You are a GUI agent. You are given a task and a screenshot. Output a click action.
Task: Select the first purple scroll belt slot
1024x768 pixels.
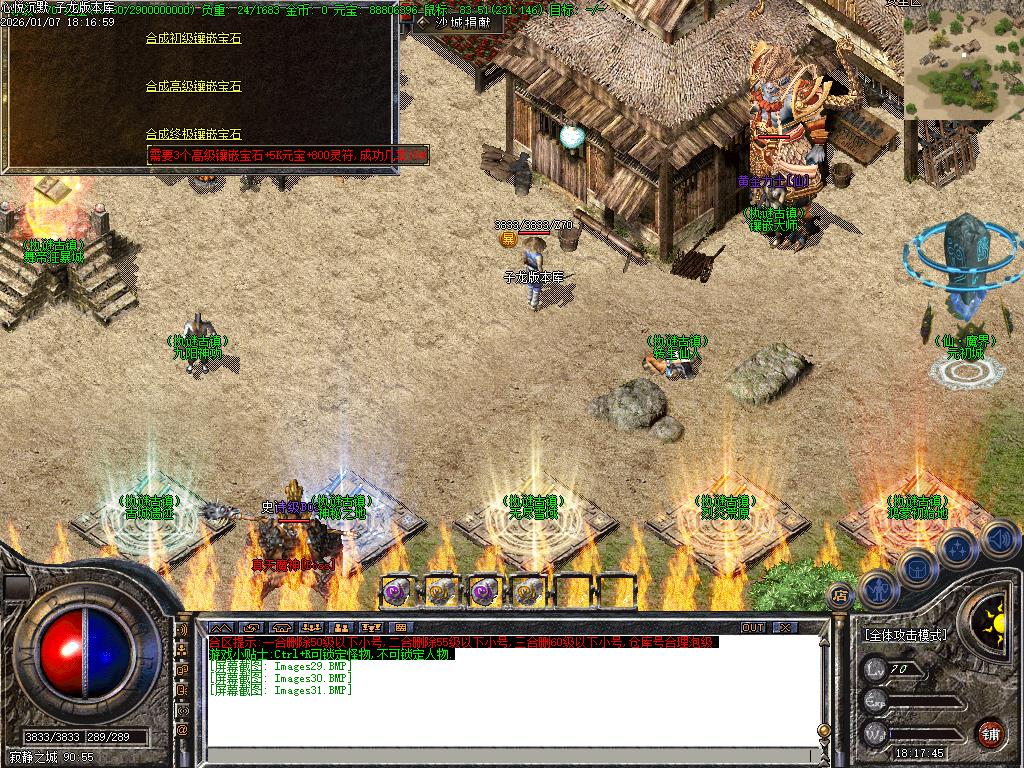tap(398, 591)
